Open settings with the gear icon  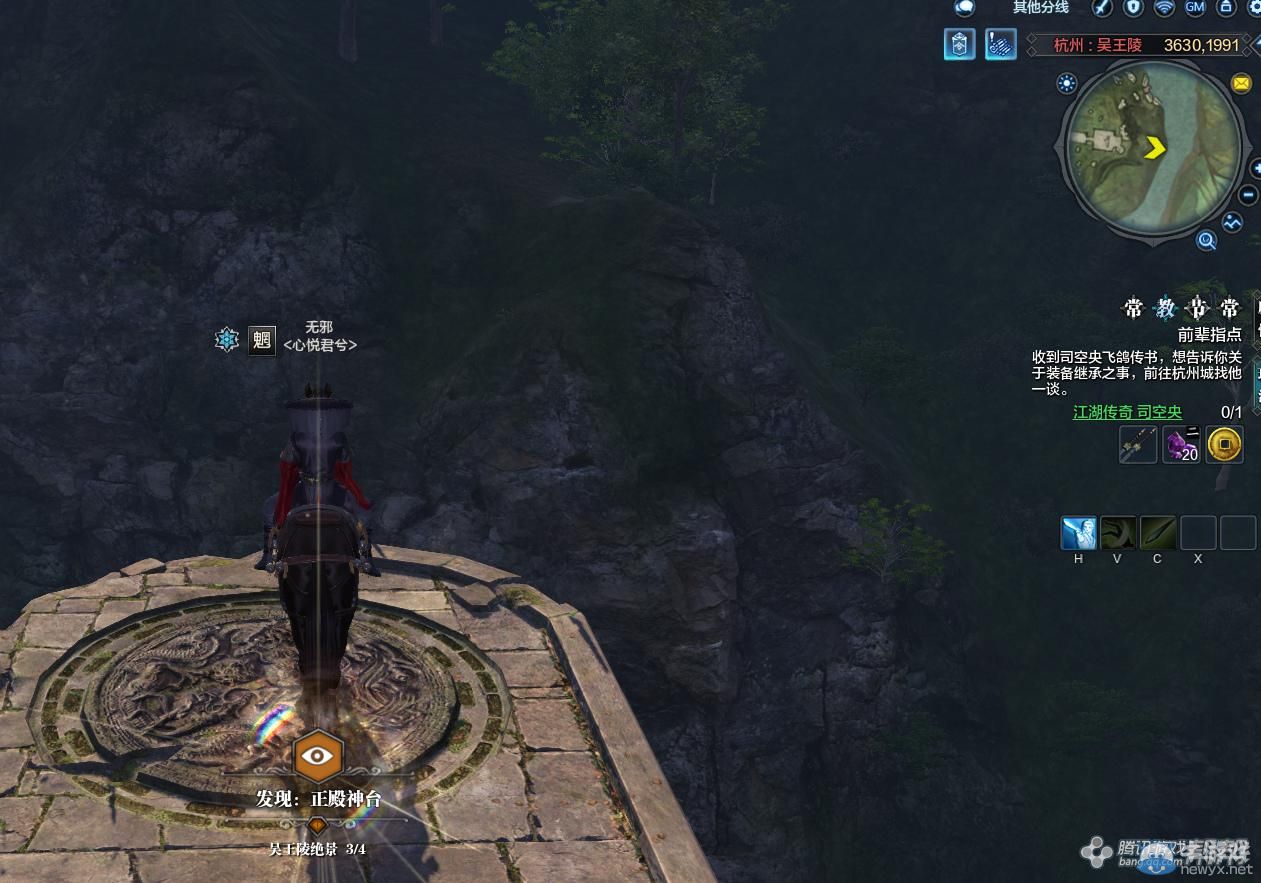pyautogui.click(x=1253, y=8)
